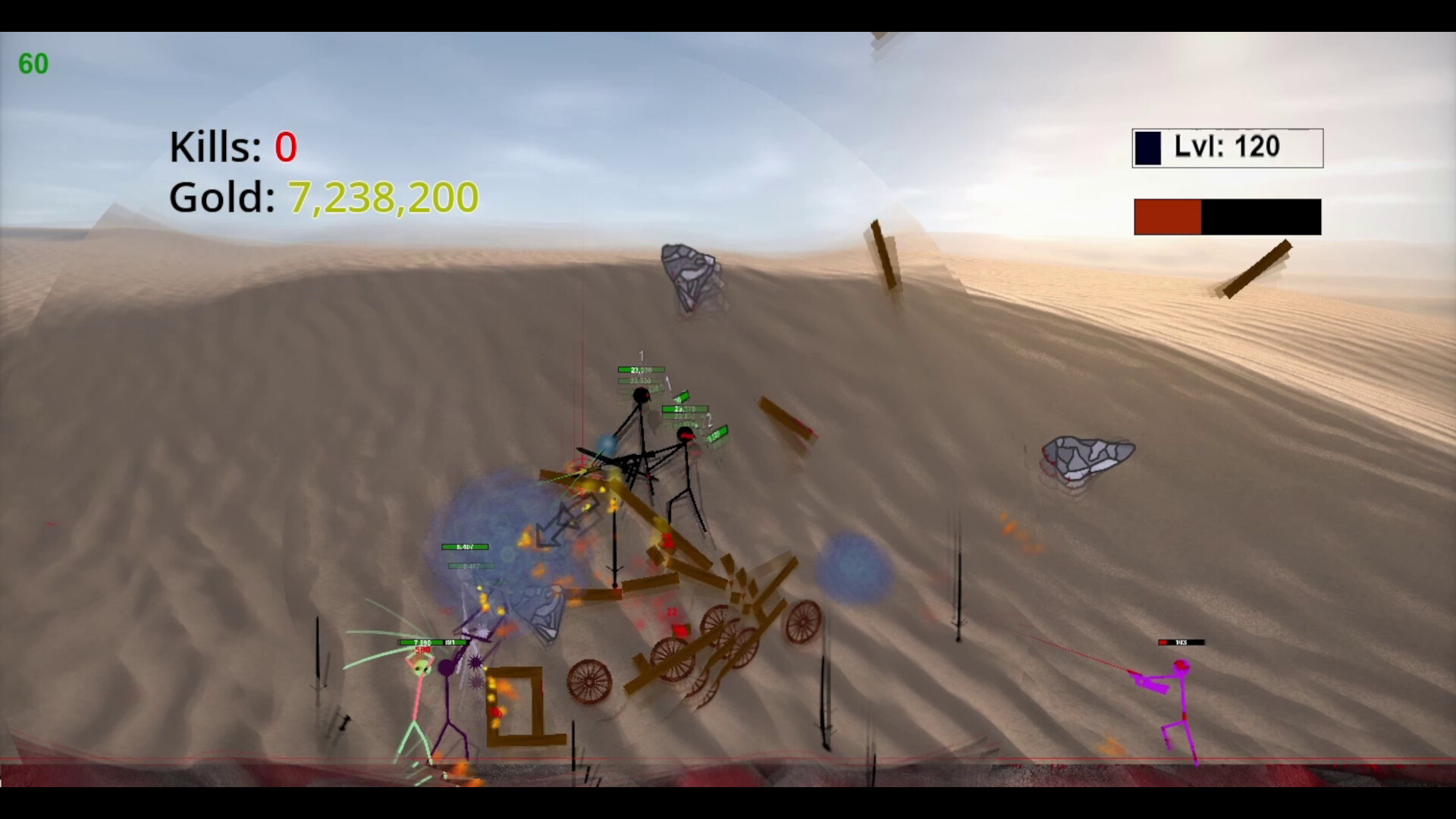Click the Kills: 0 counter

(x=231, y=147)
